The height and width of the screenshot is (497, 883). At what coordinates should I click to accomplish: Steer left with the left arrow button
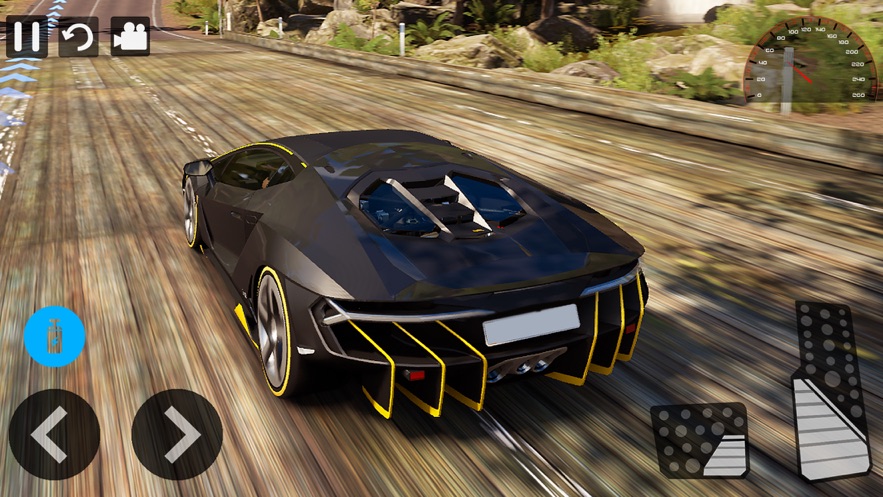pos(54,434)
